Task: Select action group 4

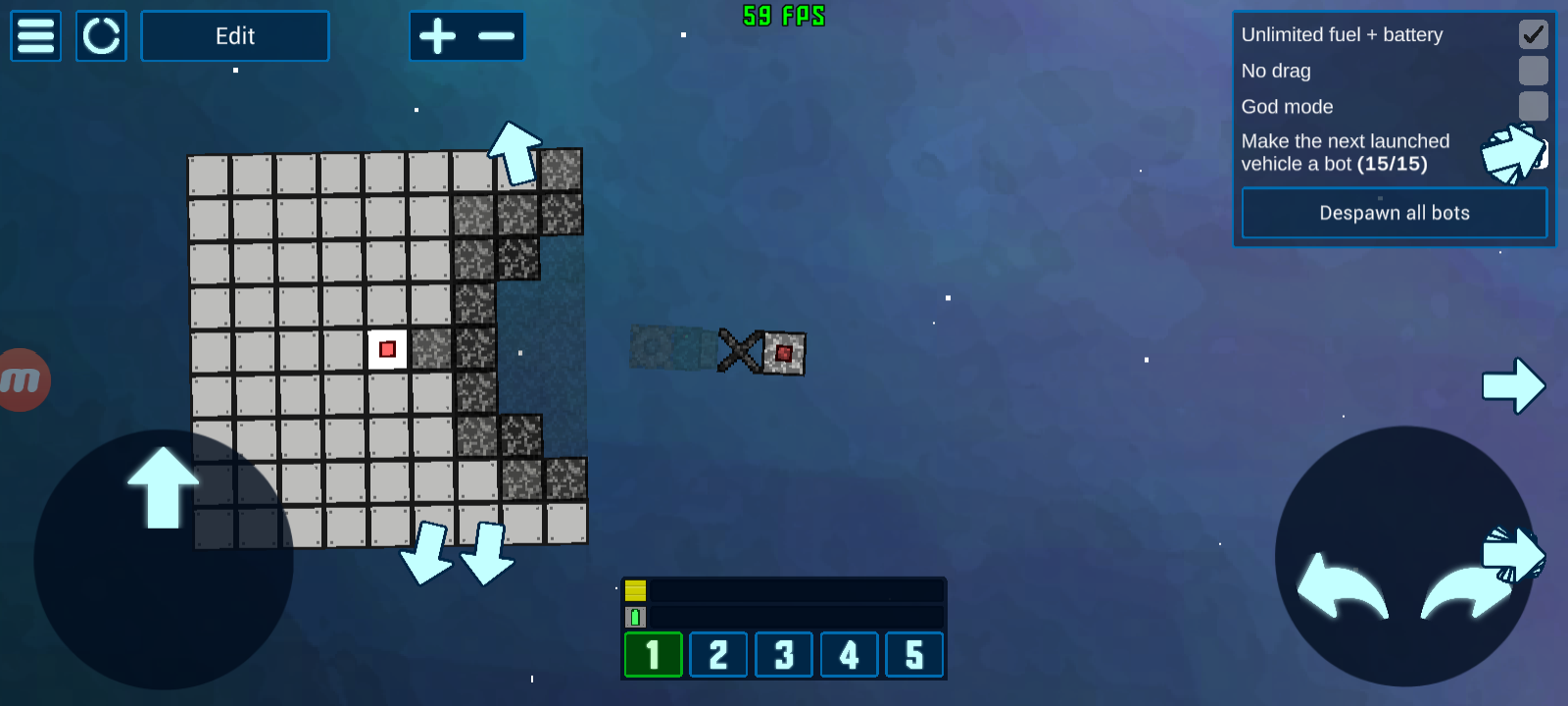Action: click(849, 655)
